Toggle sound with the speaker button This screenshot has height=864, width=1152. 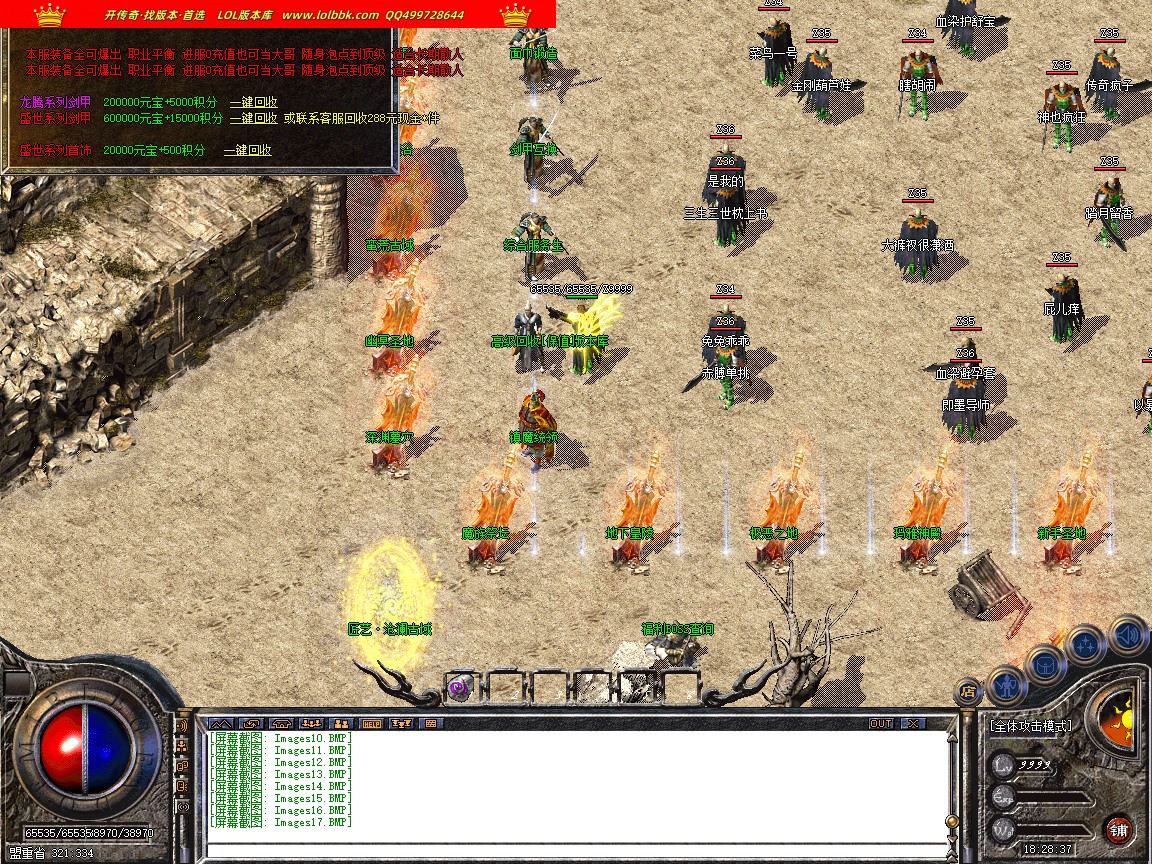click(x=1128, y=634)
